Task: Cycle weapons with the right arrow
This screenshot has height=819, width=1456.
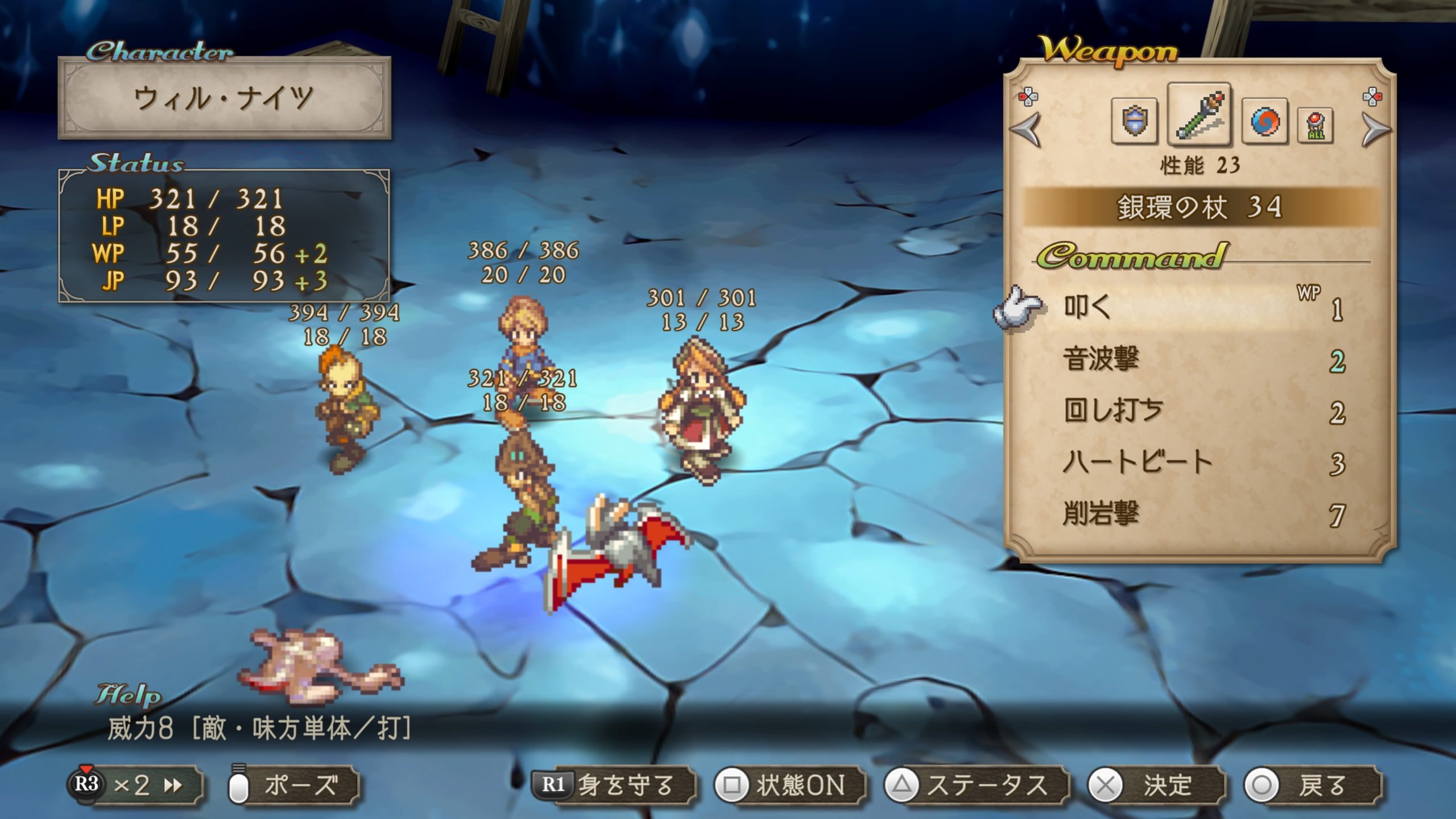Action: coord(1375,130)
